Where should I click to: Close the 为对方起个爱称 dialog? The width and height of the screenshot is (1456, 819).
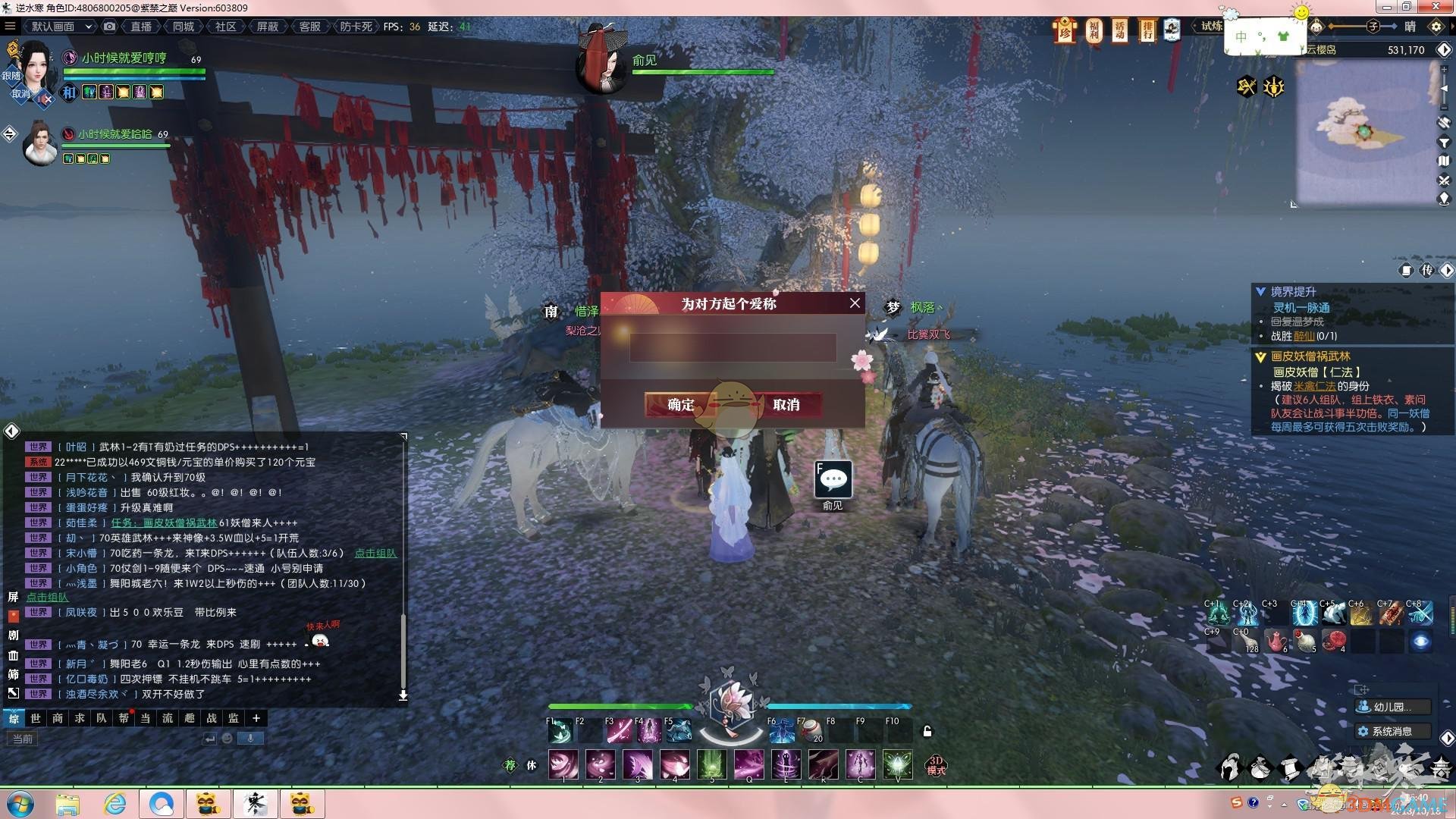(x=855, y=303)
